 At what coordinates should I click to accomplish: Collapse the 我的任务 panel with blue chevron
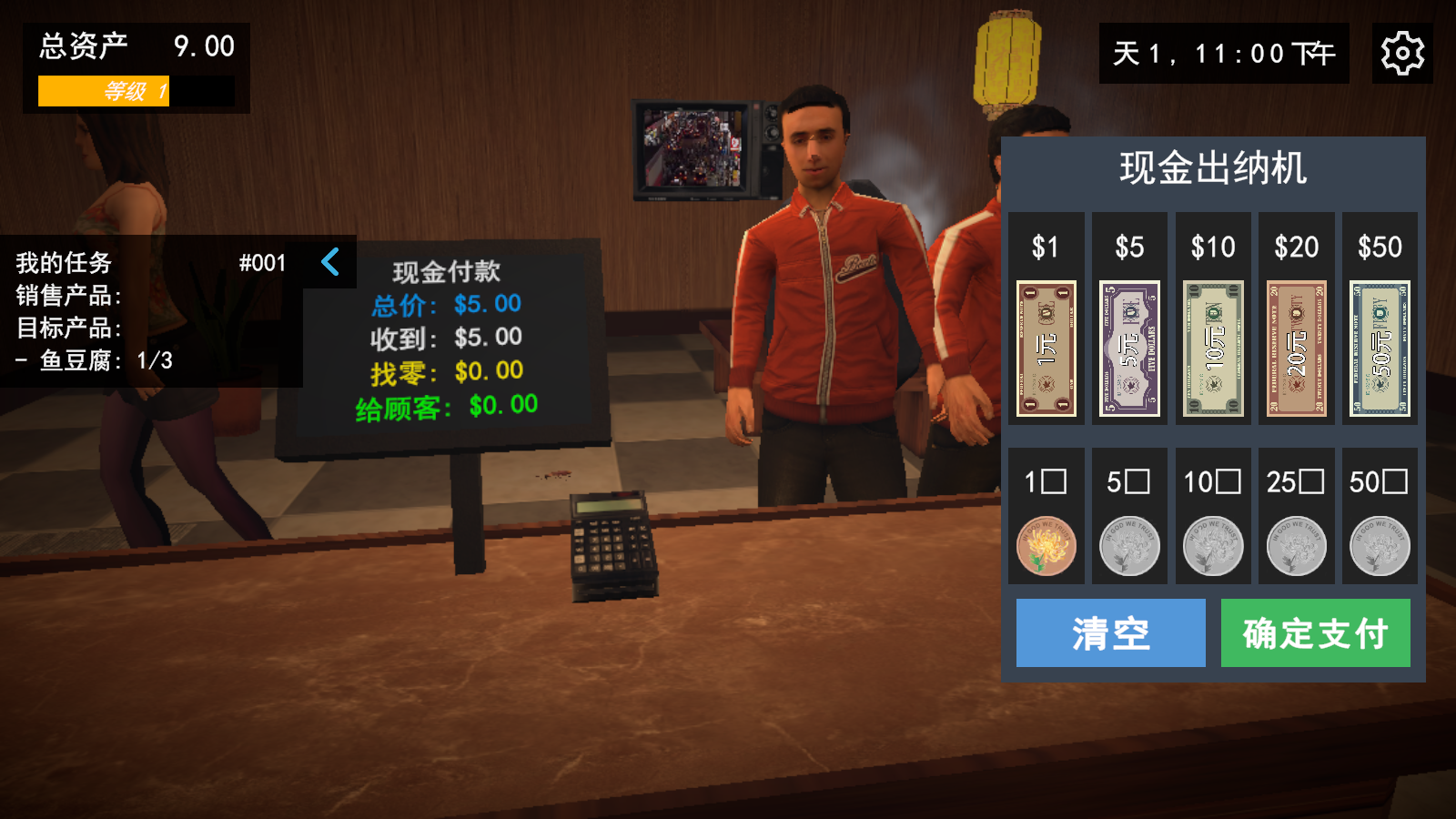click(331, 263)
